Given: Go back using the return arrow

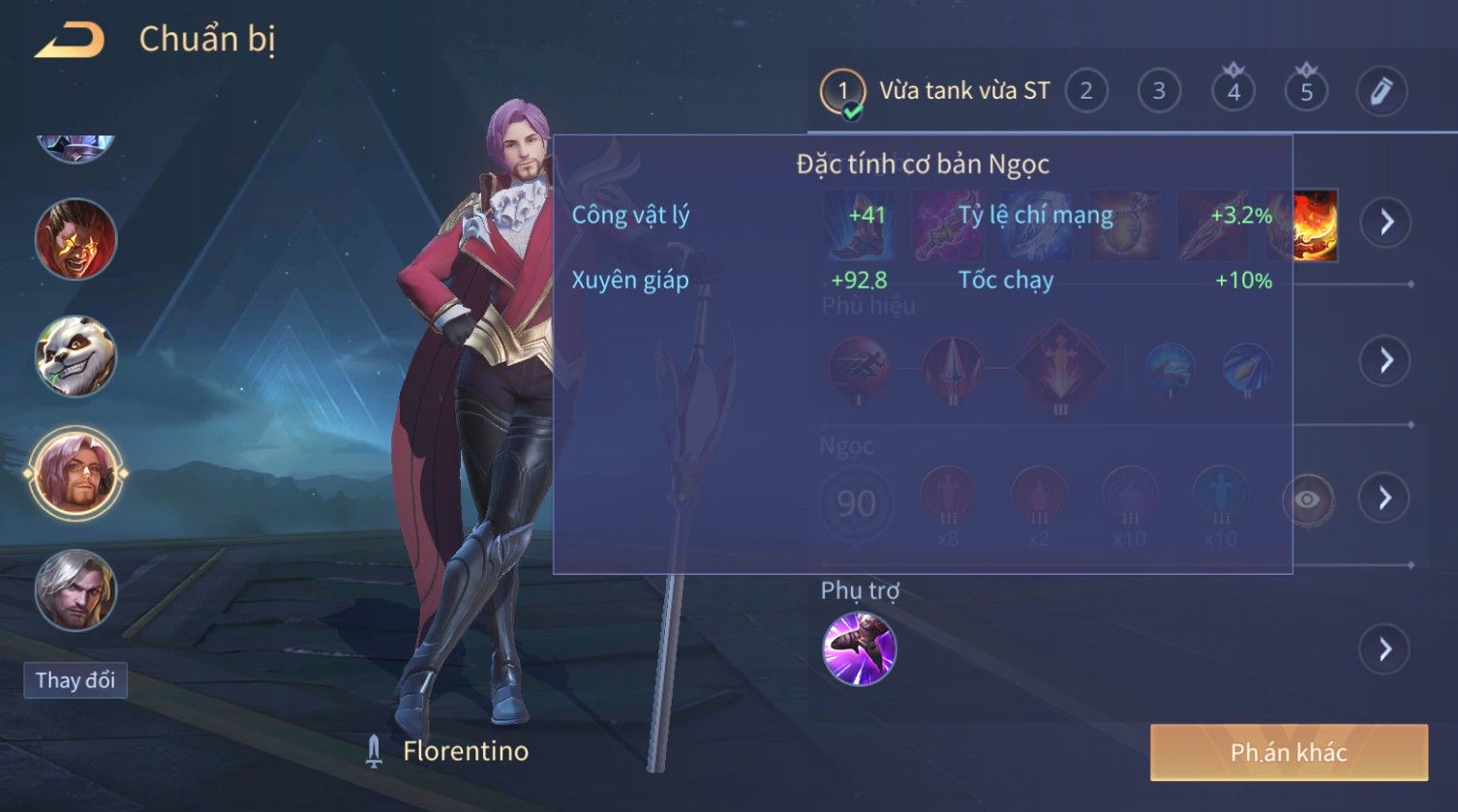Looking at the screenshot, I should pos(70,41).
